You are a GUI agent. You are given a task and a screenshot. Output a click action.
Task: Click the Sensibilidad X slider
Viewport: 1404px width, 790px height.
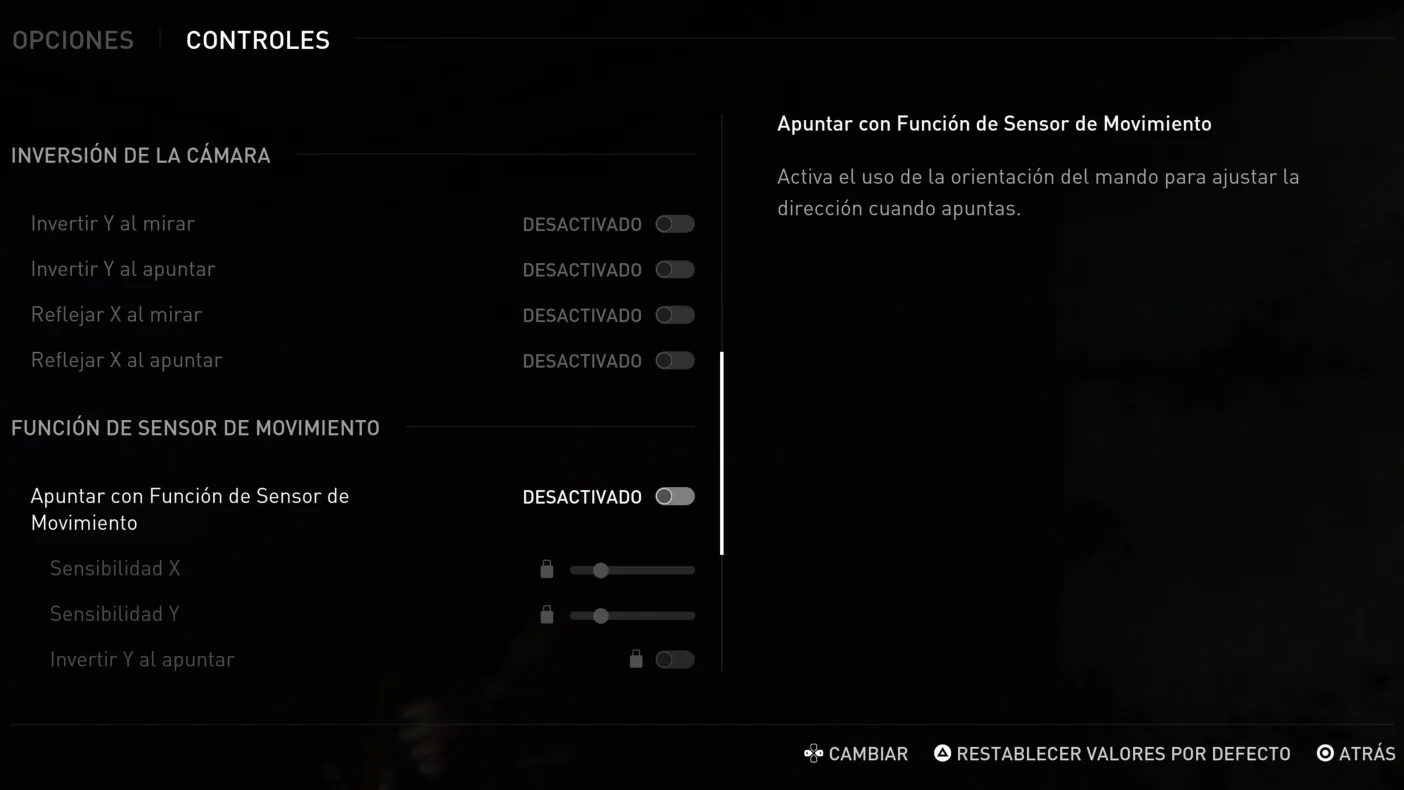[x=631, y=570]
